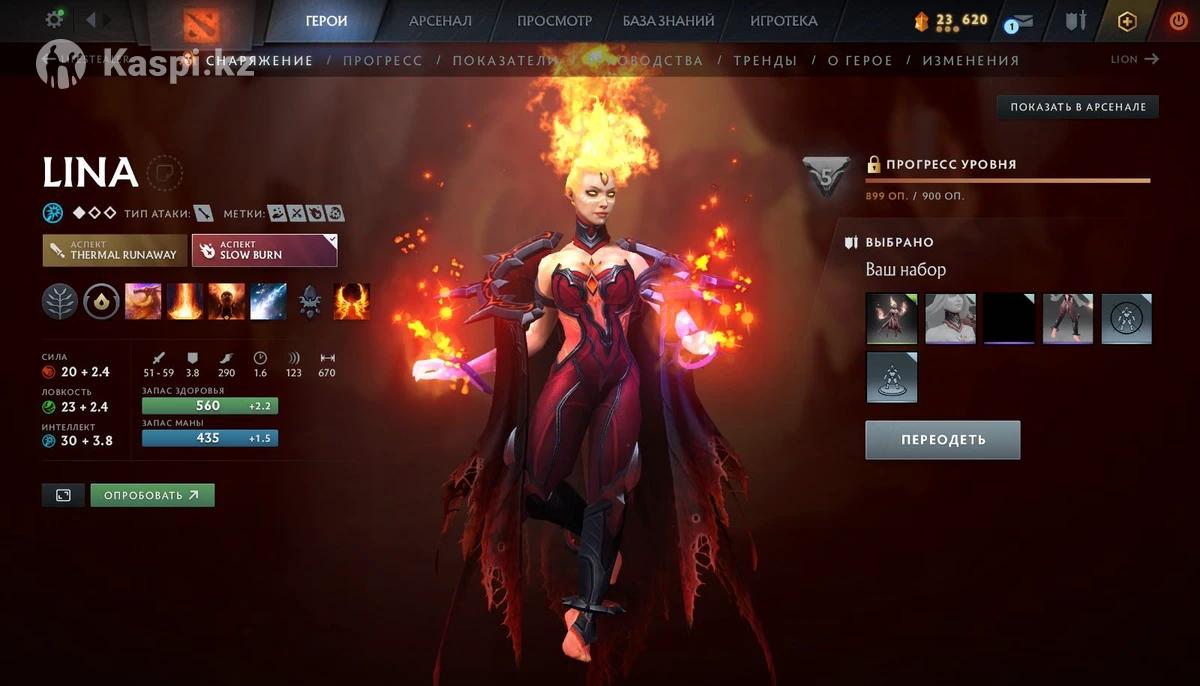Toggle the fullscreen model view button
Image resolution: width=1200 pixels, height=686 pixels.
[x=63, y=495]
